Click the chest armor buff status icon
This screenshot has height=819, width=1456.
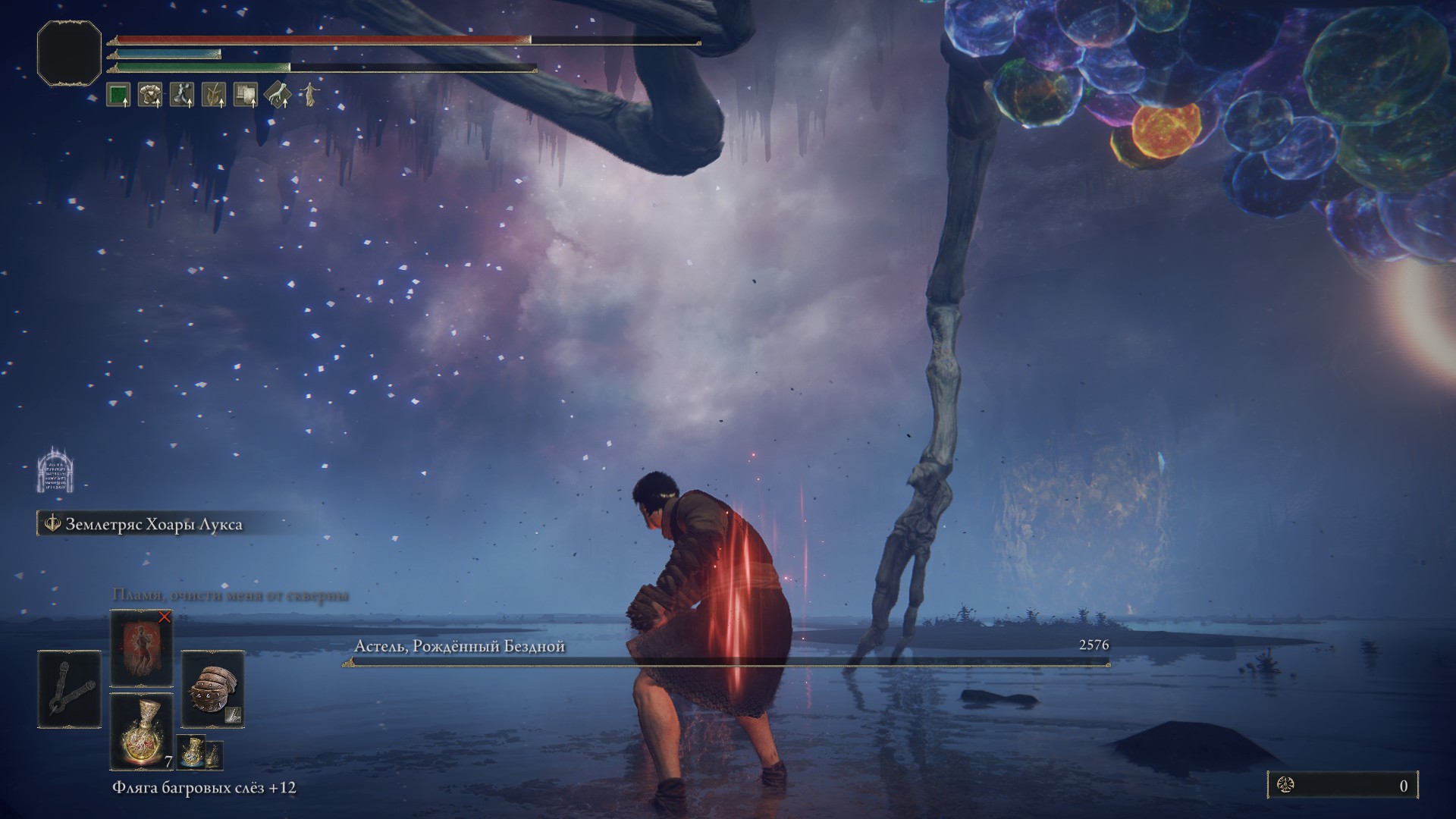click(149, 95)
